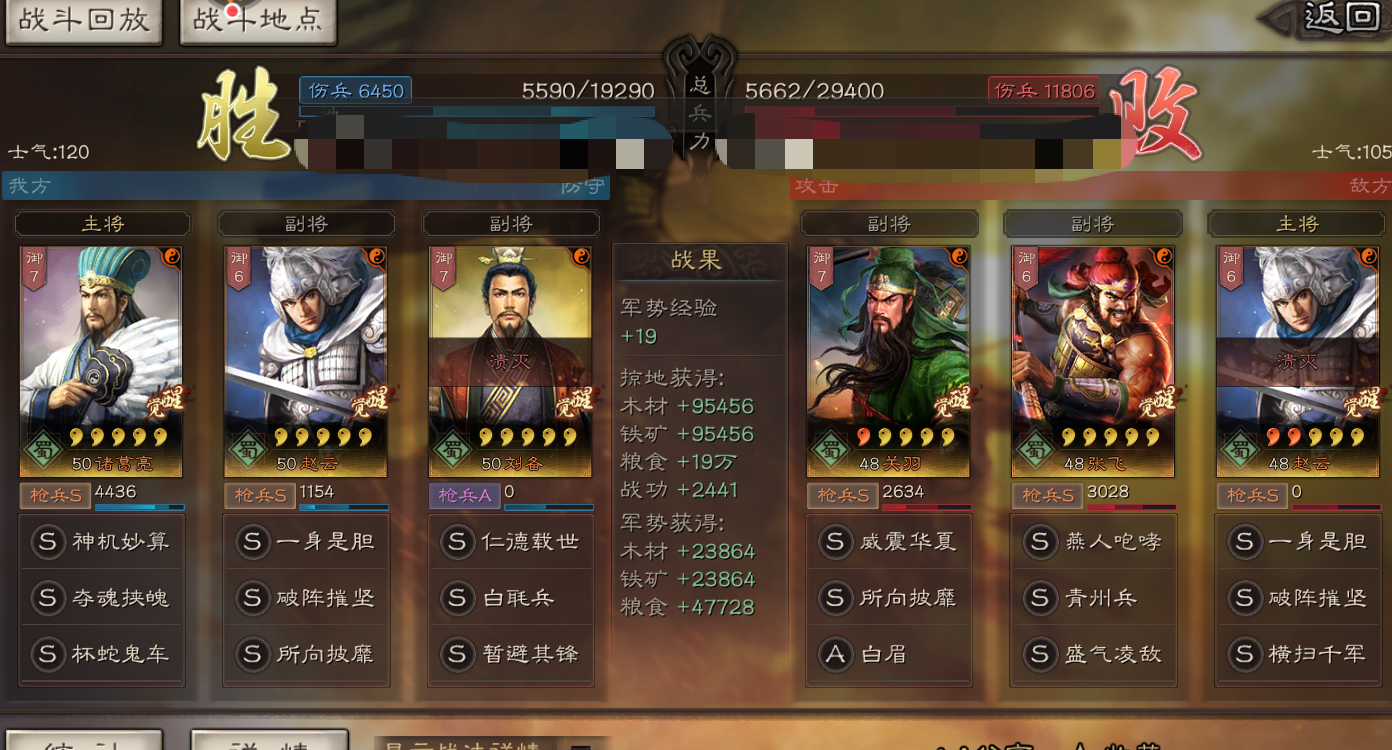Click the 溃灭 stamp on 刘备's card

pos(511,360)
